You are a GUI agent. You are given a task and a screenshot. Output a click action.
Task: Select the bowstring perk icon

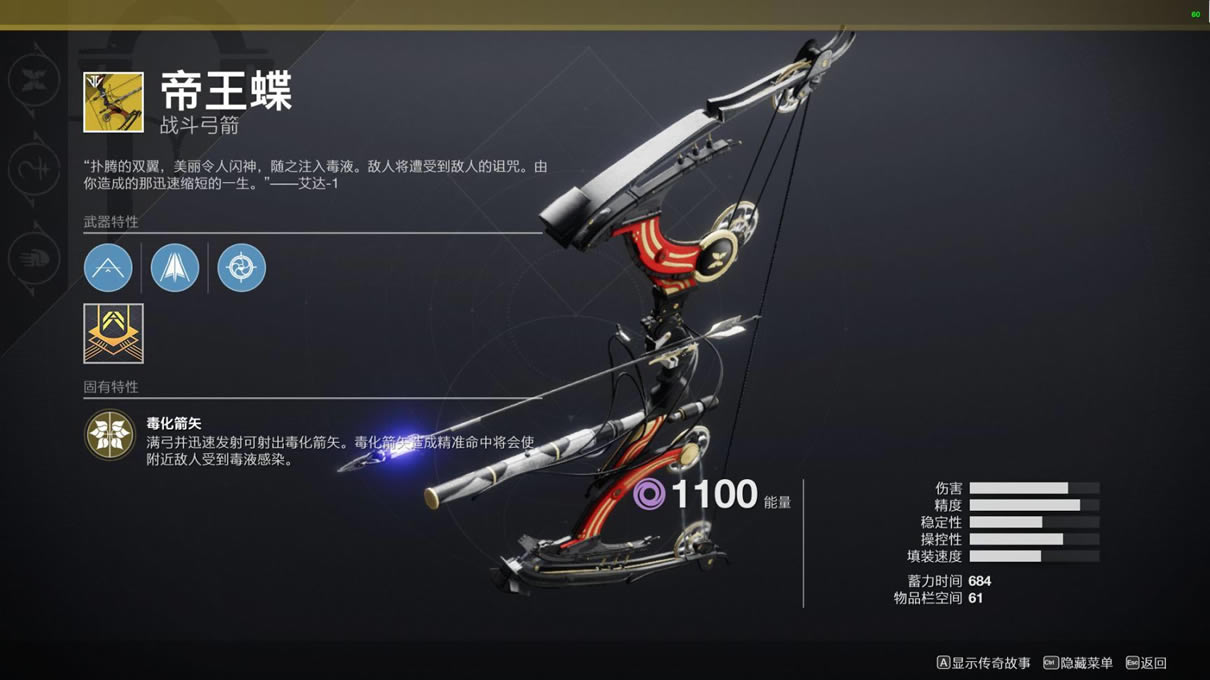(108, 268)
